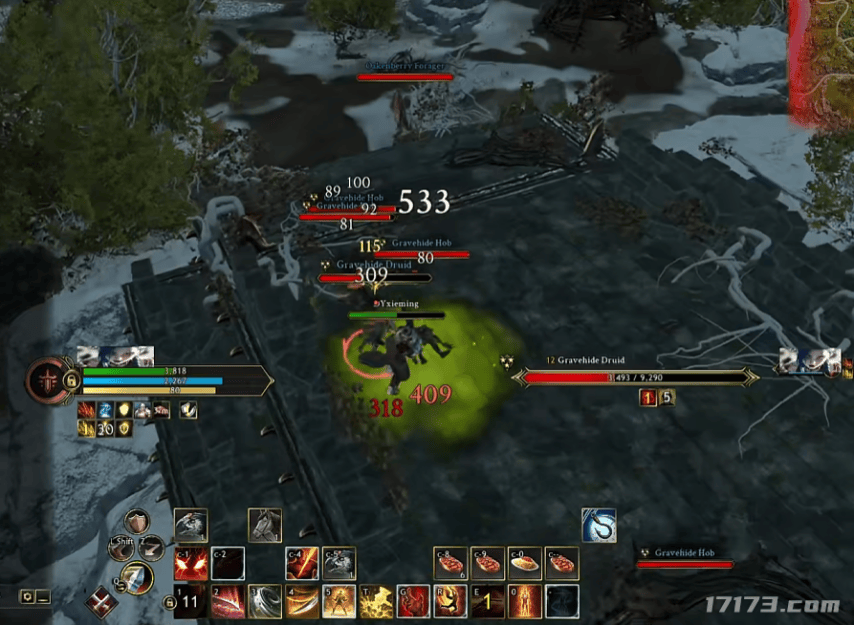Click the red debuff icon under target health

coord(647,398)
